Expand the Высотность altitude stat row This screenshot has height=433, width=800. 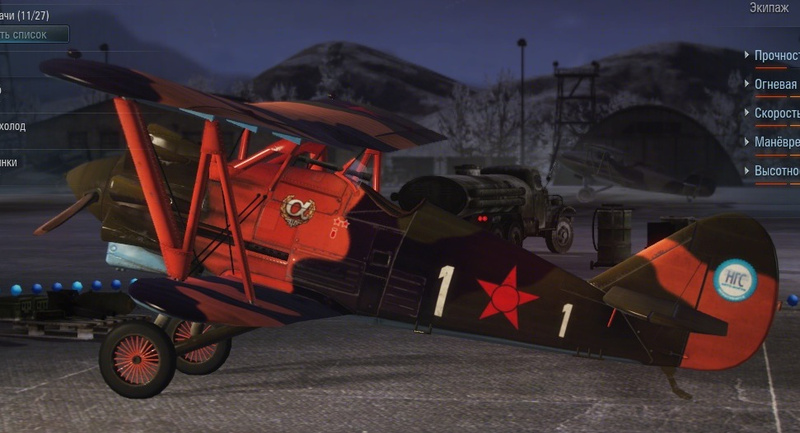[x=775, y=171]
